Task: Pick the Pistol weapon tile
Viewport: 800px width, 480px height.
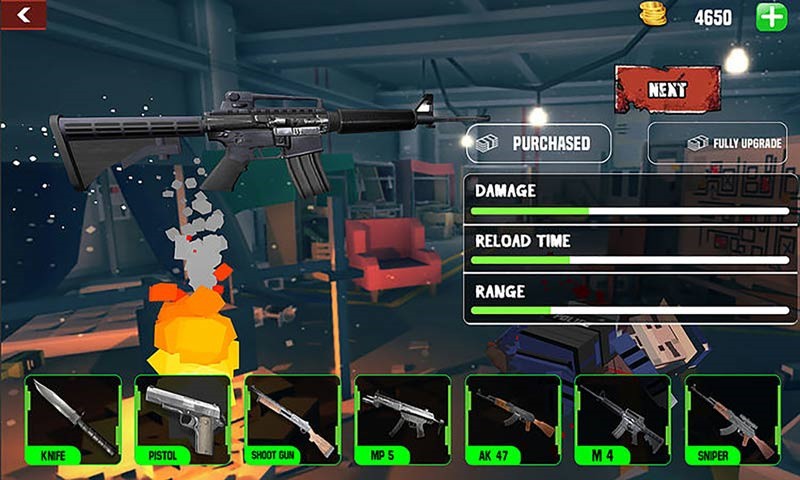Action: pyautogui.click(x=182, y=420)
